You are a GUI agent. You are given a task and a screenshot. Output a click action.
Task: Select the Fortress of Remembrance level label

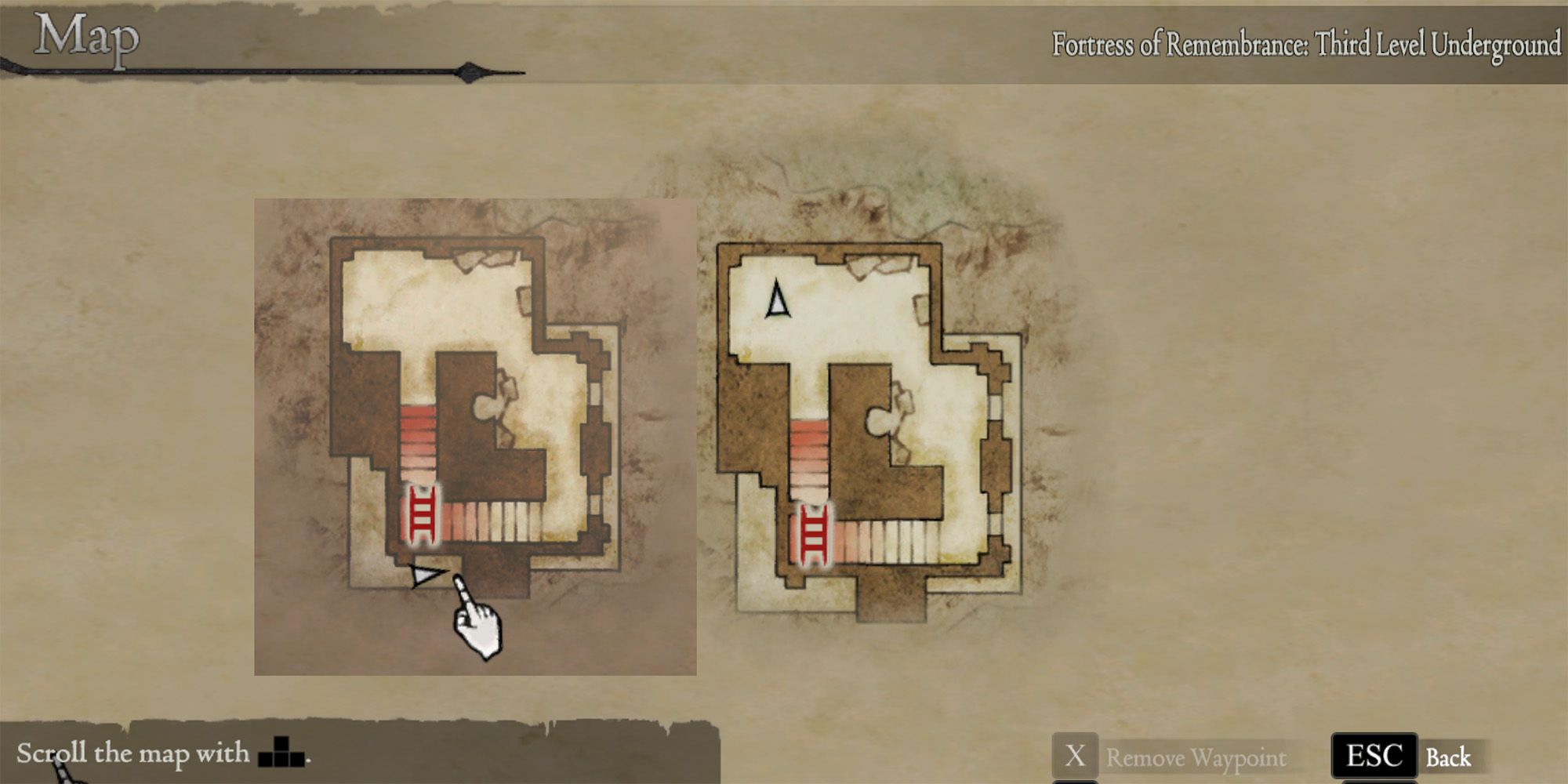[x=1305, y=45]
